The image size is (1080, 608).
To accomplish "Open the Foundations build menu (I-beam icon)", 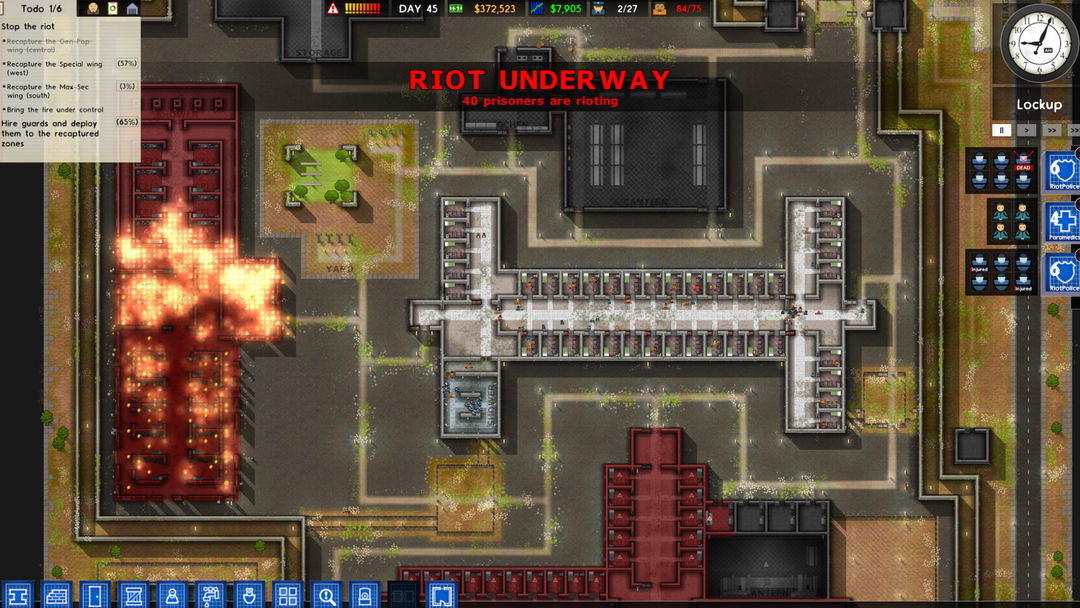I will 18,595.
